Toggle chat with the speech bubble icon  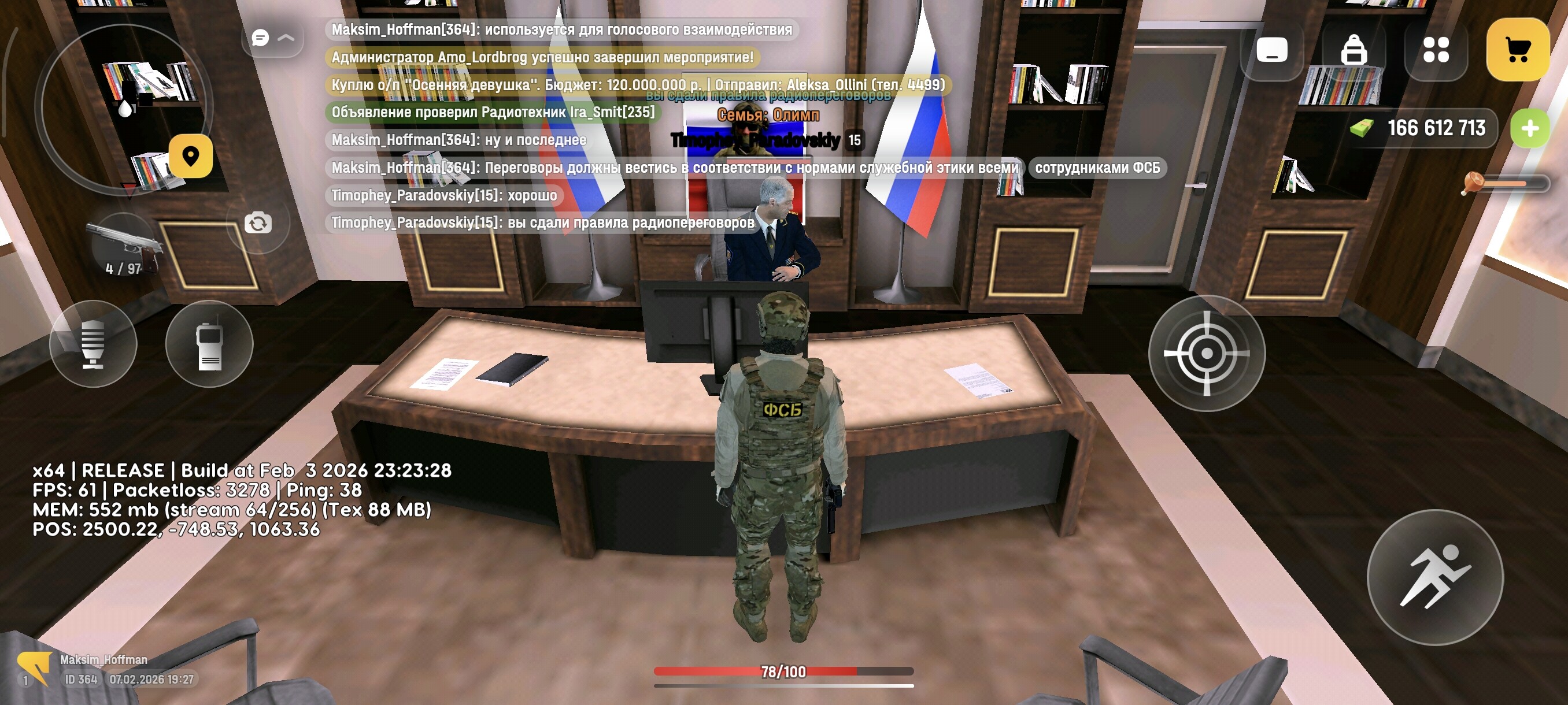[261, 38]
